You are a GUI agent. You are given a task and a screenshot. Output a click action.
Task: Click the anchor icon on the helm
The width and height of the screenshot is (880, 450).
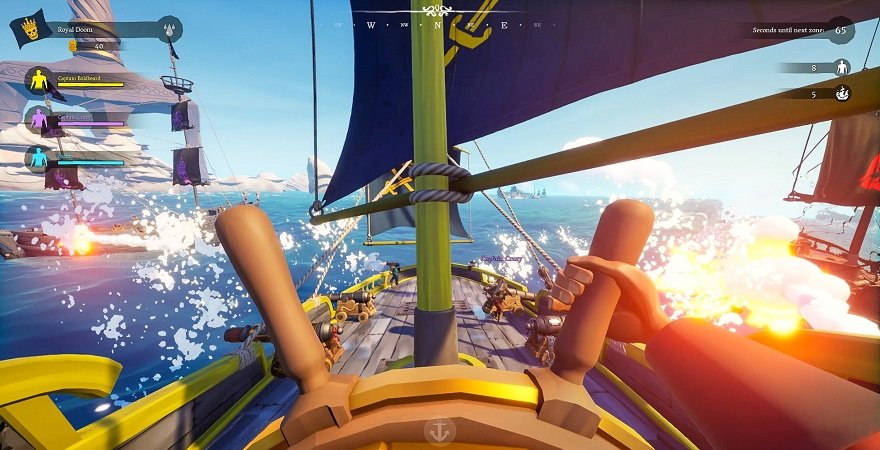(x=438, y=430)
